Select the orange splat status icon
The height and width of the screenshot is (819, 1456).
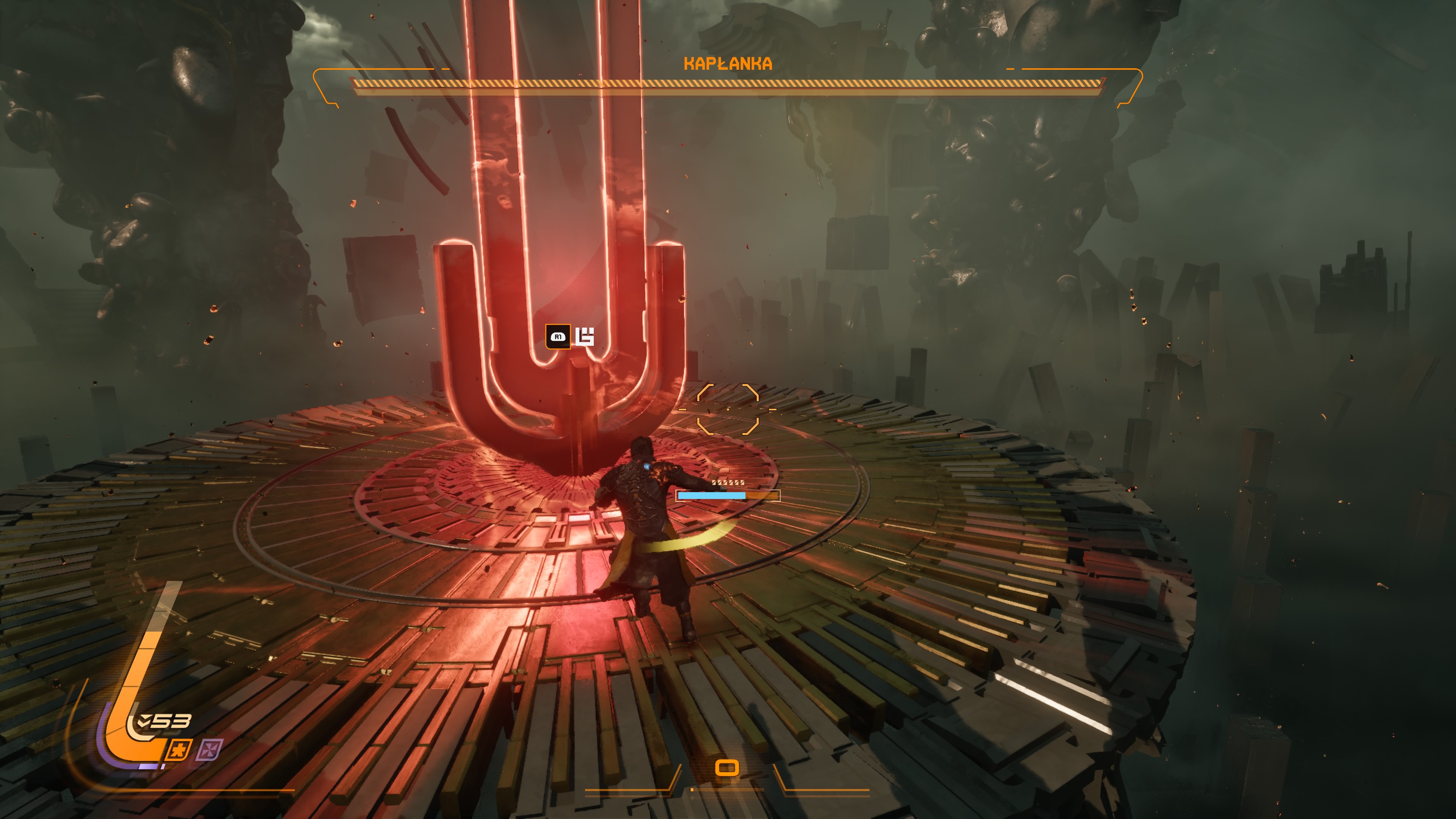click(179, 750)
